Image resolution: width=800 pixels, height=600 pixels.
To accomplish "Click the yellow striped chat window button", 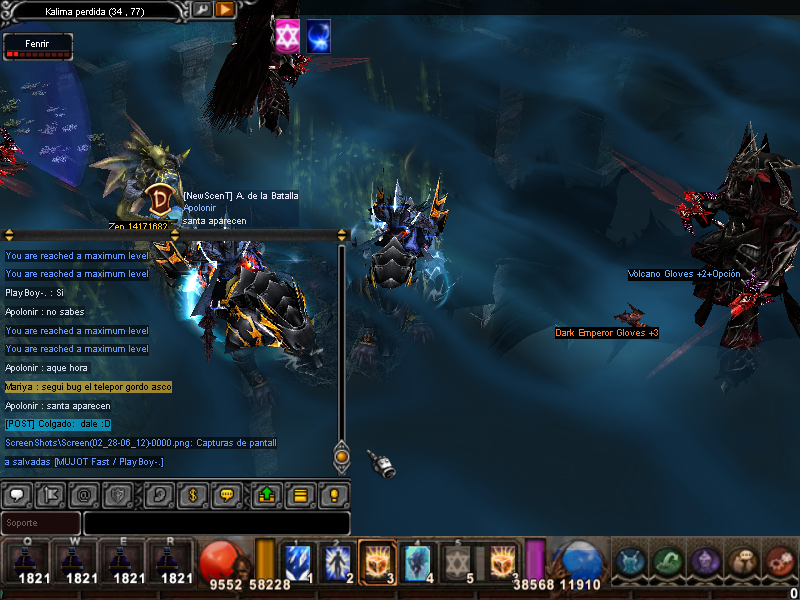I will [x=299, y=494].
